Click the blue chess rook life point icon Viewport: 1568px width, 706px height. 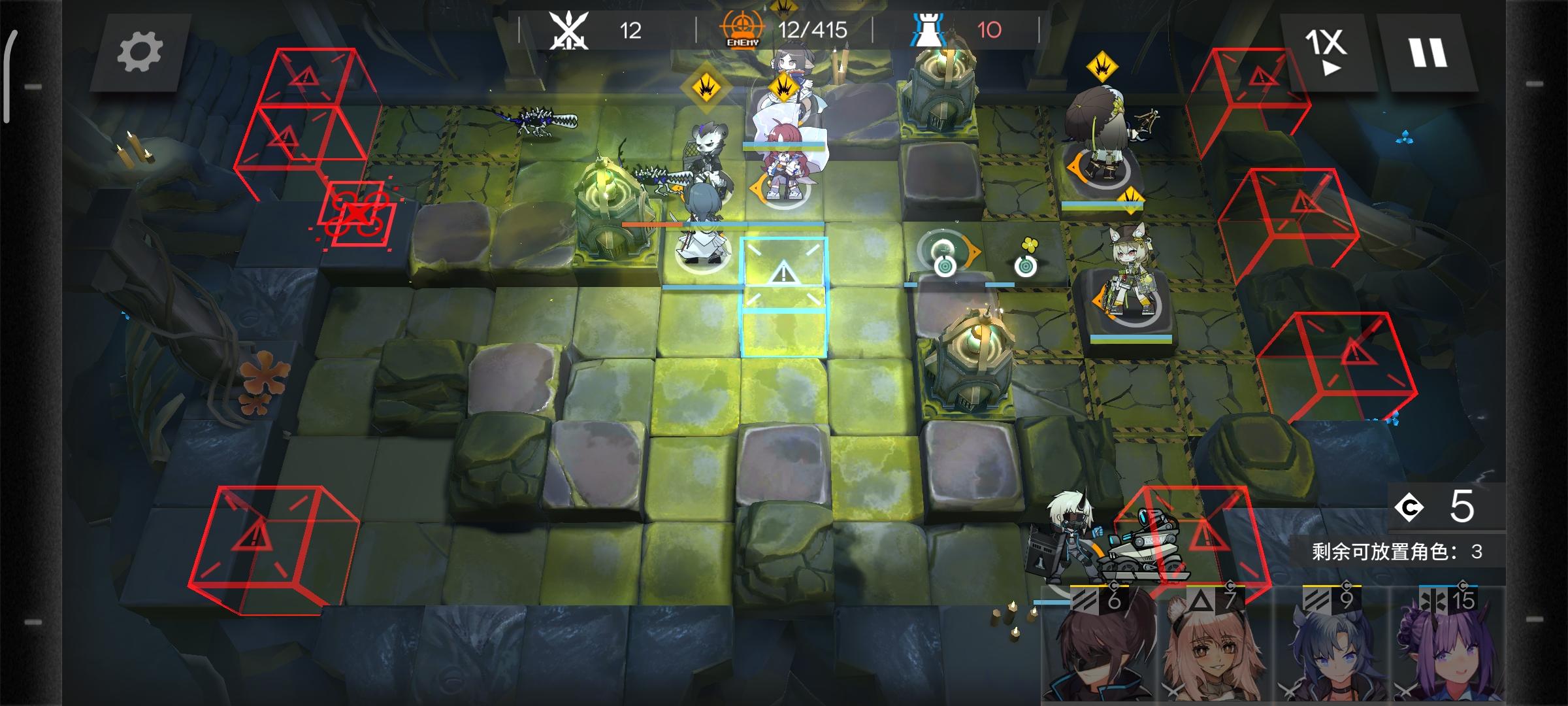(928, 29)
